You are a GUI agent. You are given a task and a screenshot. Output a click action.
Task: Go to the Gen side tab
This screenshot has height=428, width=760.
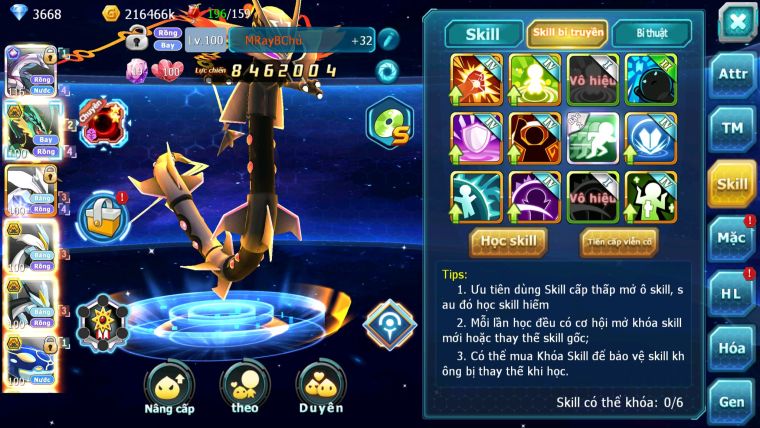click(x=732, y=402)
